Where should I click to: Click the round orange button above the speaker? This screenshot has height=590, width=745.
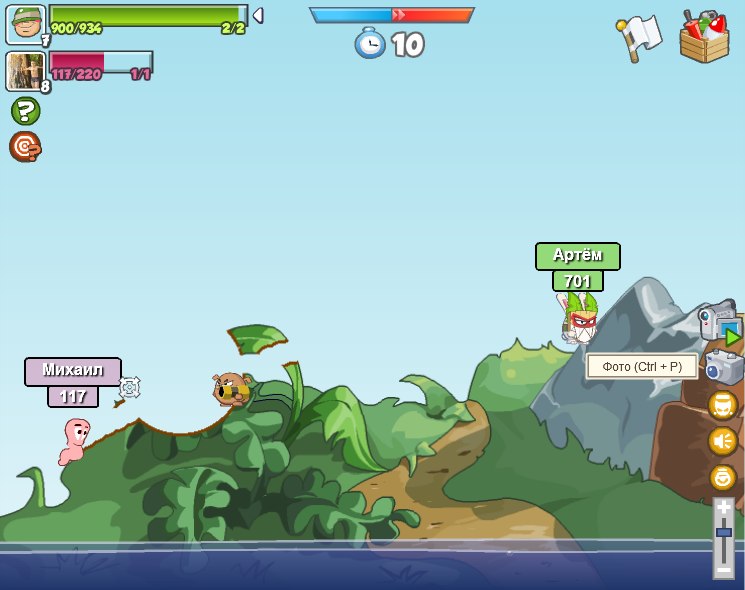[723, 405]
